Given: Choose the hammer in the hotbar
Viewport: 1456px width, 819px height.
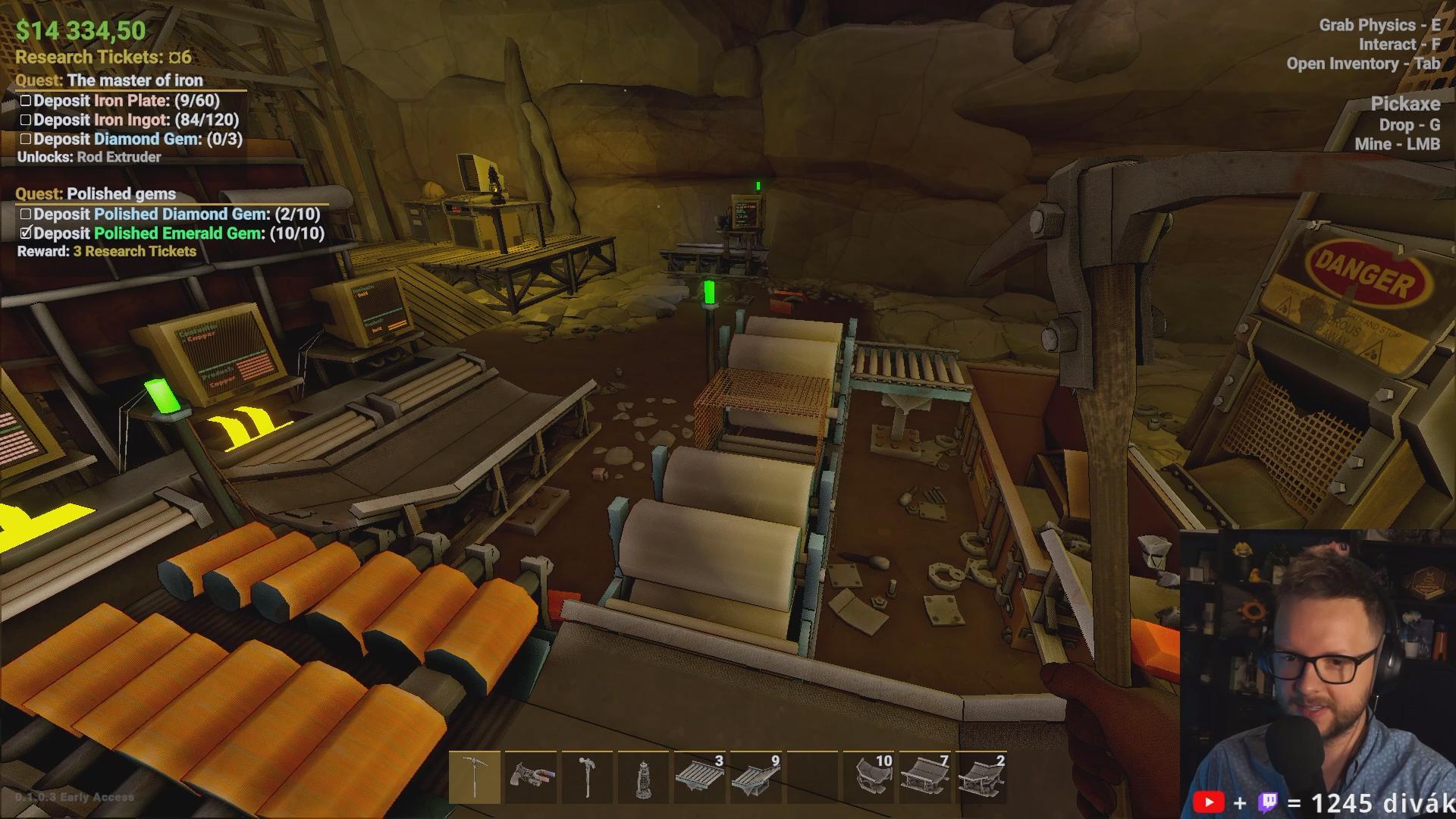Looking at the screenshot, I should click(587, 777).
